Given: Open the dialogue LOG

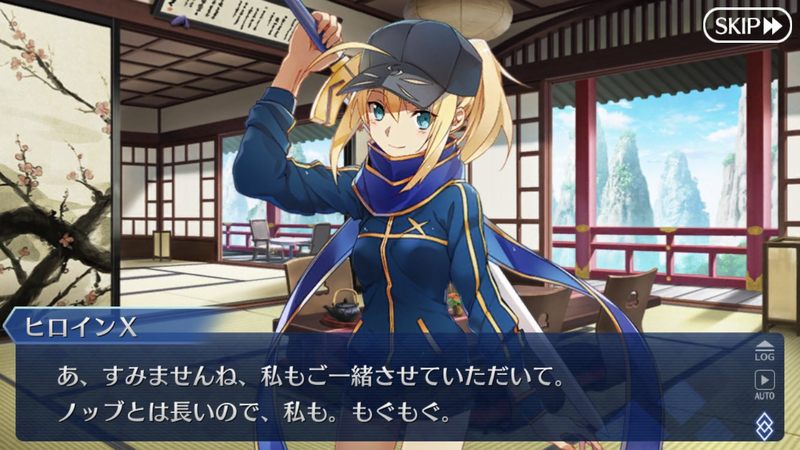Looking at the screenshot, I should point(763,348).
